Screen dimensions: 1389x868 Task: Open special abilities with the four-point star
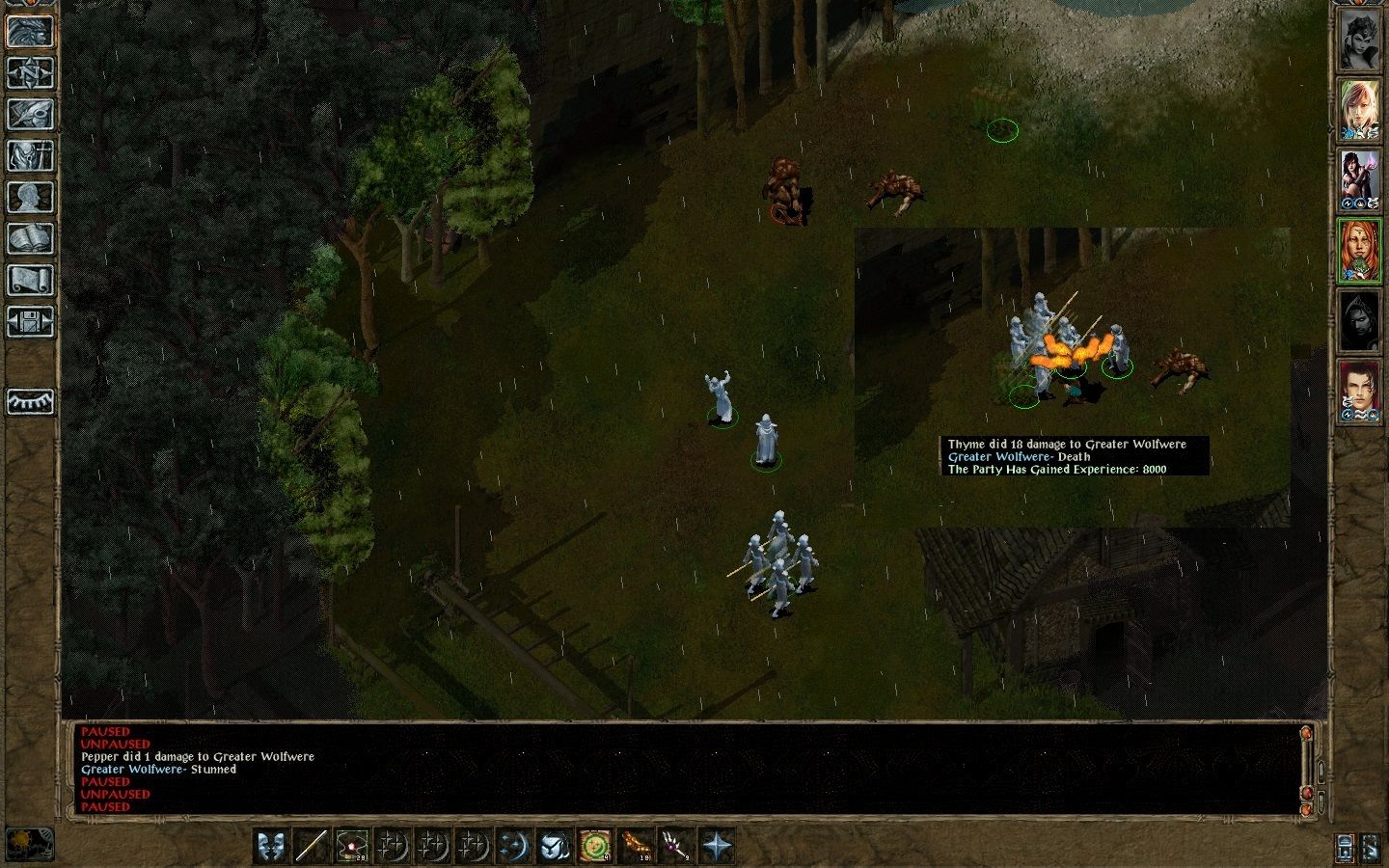[x=717, y=846]
